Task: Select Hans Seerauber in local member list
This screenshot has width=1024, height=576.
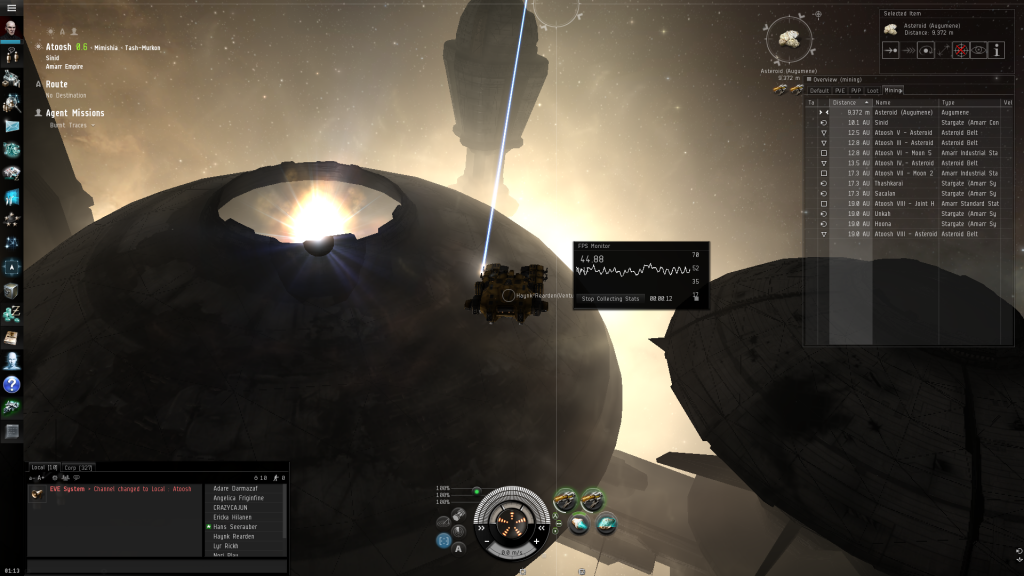Action: click(x=234, y=526)
